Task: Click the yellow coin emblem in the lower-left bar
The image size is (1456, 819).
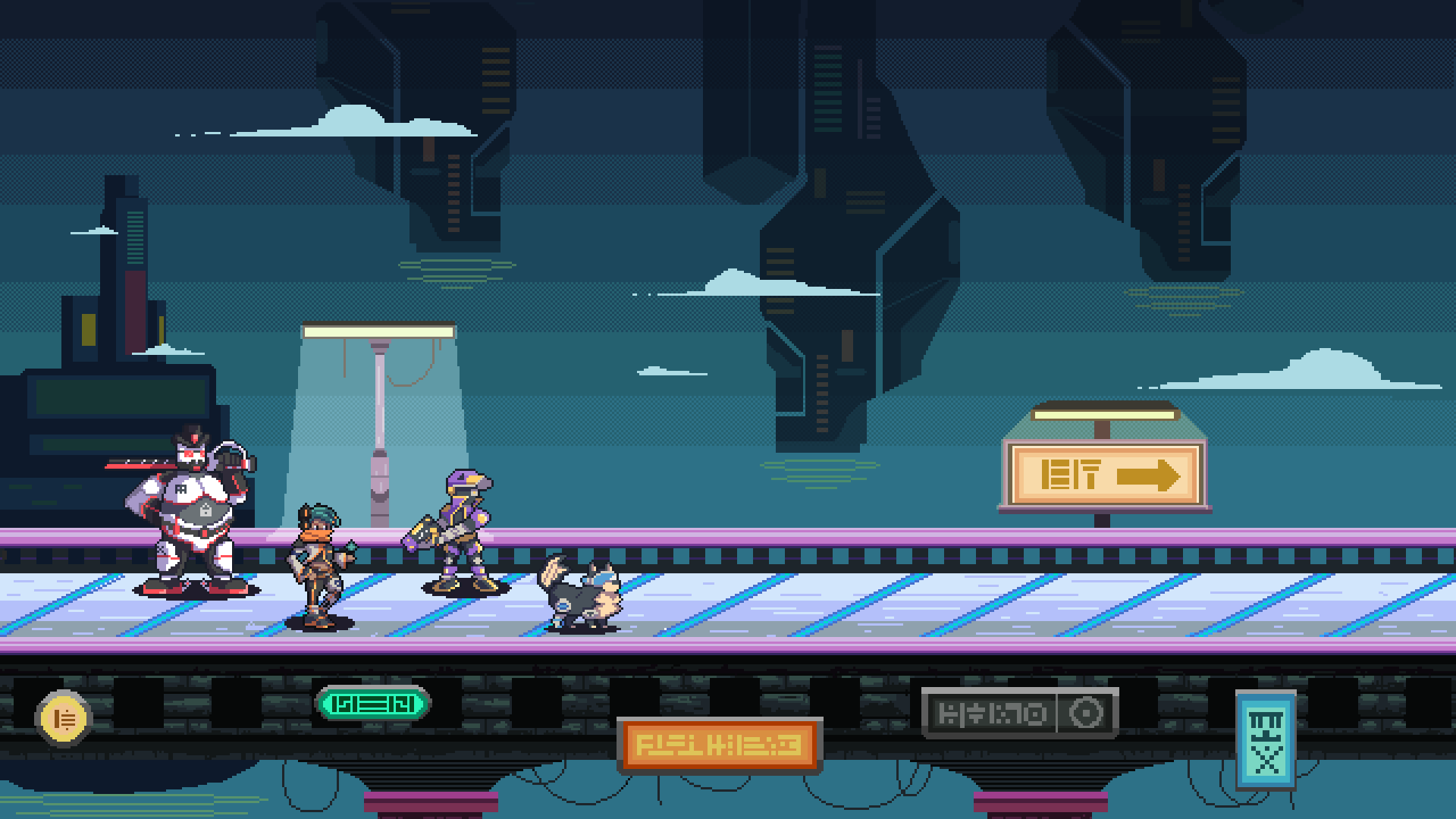Action: (x=64, y=716)
